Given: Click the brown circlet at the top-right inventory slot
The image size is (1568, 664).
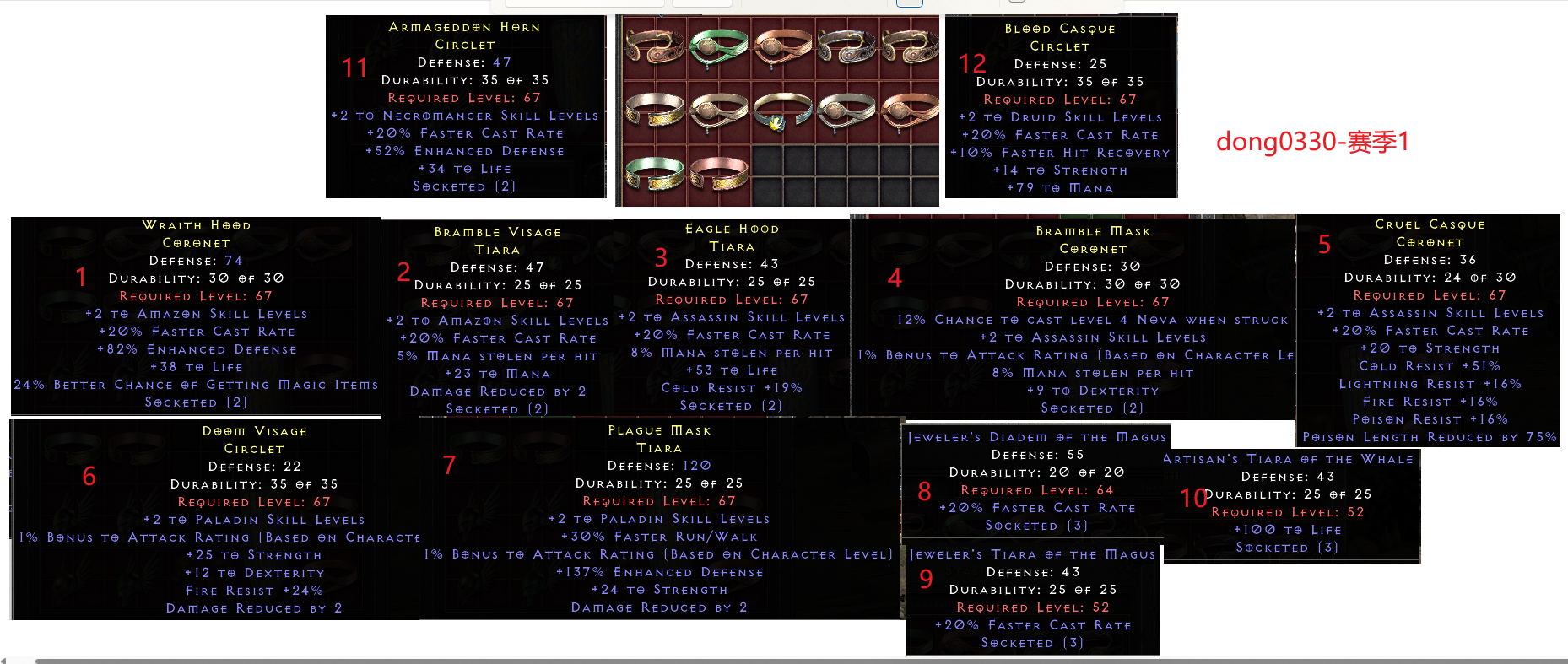Looking at the screenshot, I should (x=909, y=46).
